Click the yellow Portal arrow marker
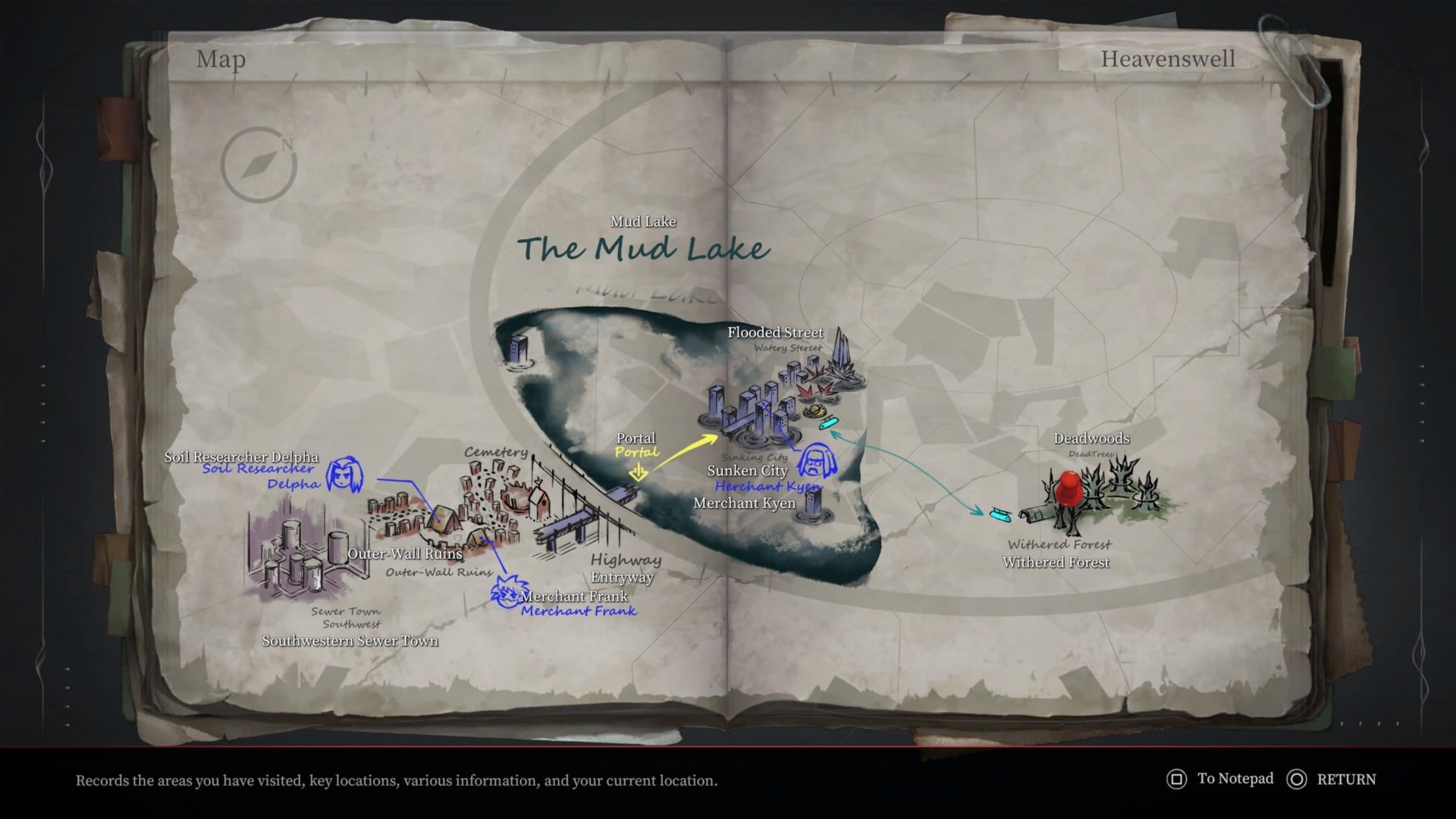The width and height of the screenshot is (1456, 819). point(639,470)
